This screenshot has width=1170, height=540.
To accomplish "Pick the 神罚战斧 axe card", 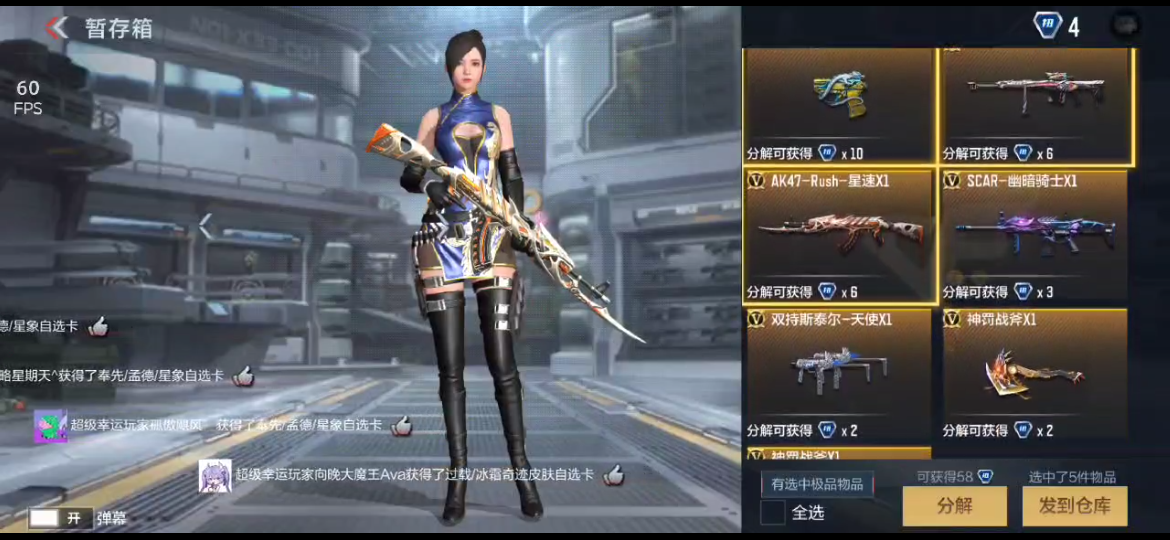I will [1033, 374].
